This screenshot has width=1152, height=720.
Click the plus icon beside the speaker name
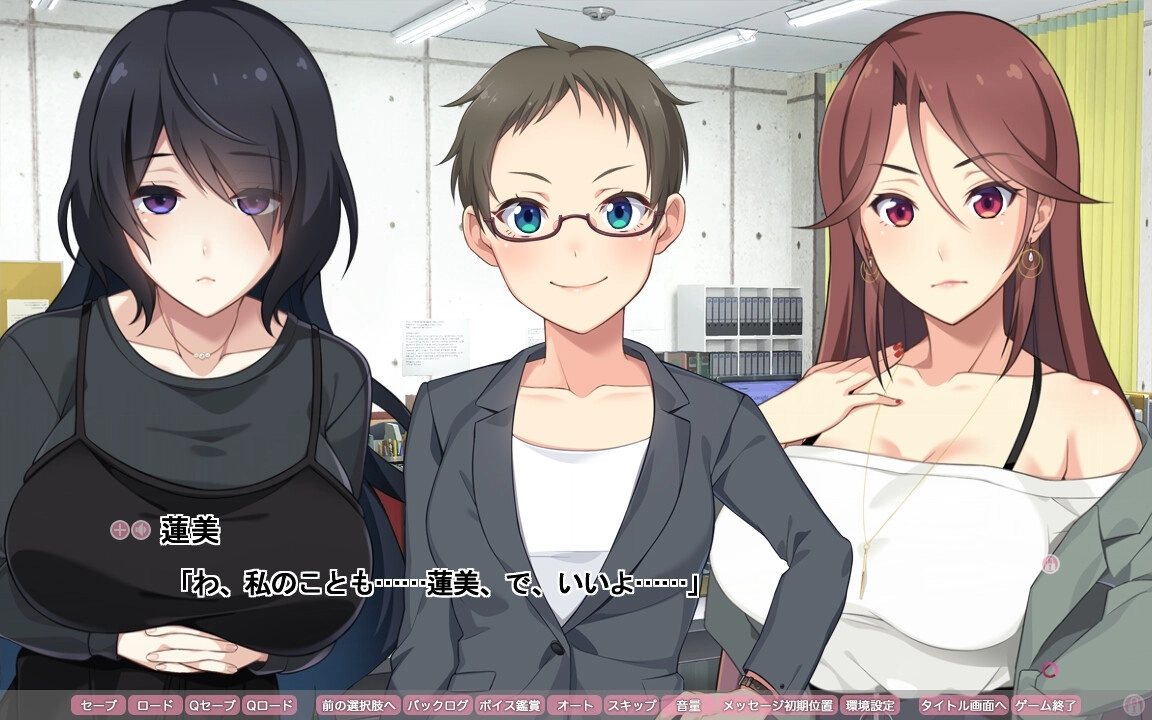(x=119, y=530)
